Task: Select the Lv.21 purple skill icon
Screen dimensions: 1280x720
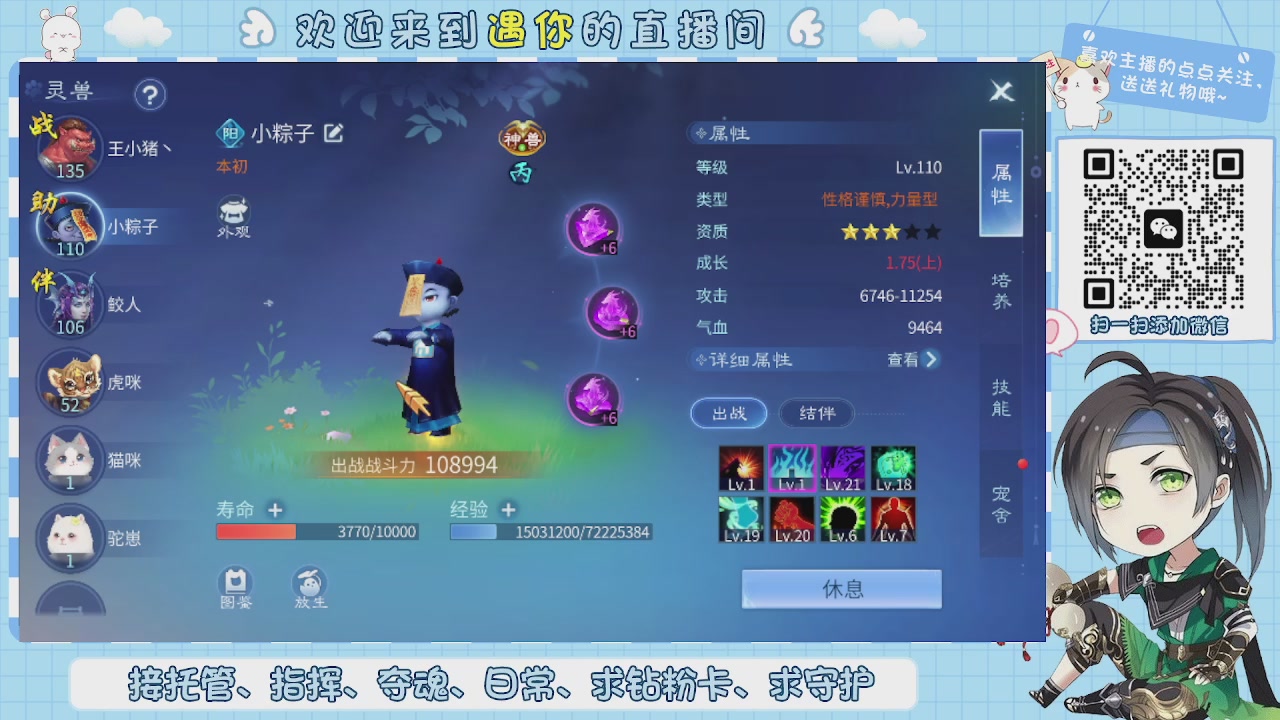Action: [842, 466]
